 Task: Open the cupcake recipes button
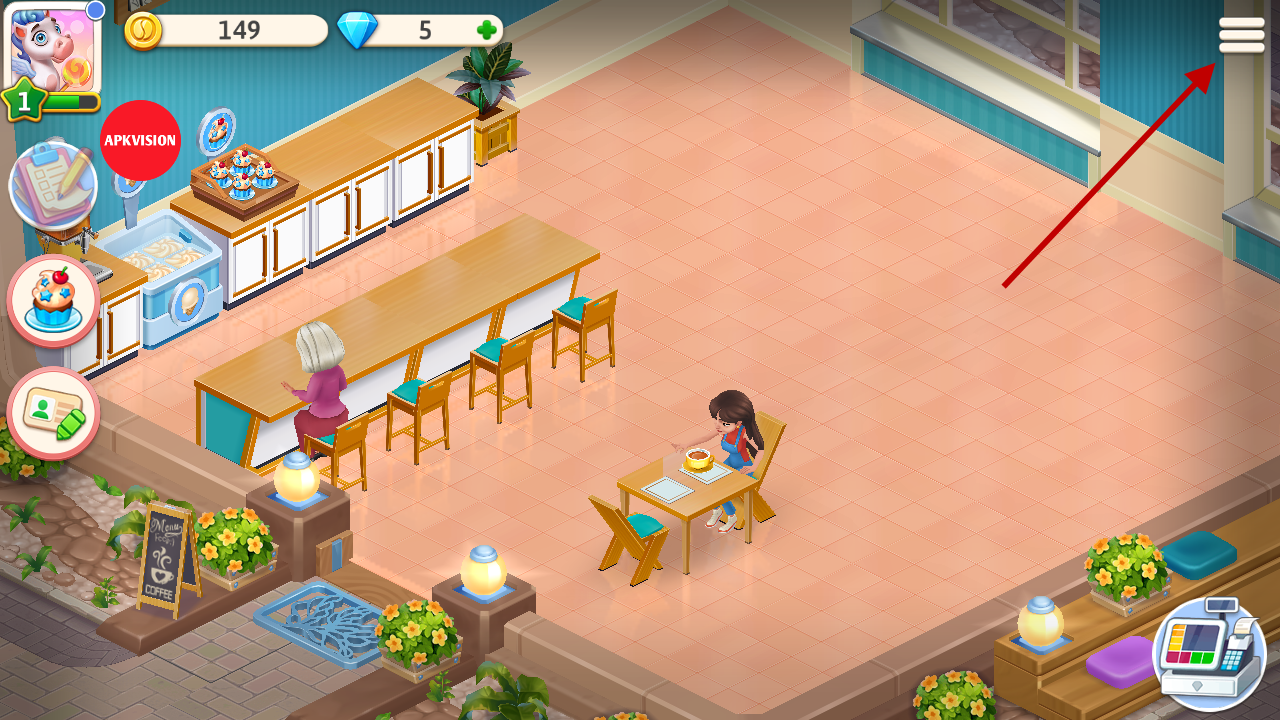[x=53, y=300]
